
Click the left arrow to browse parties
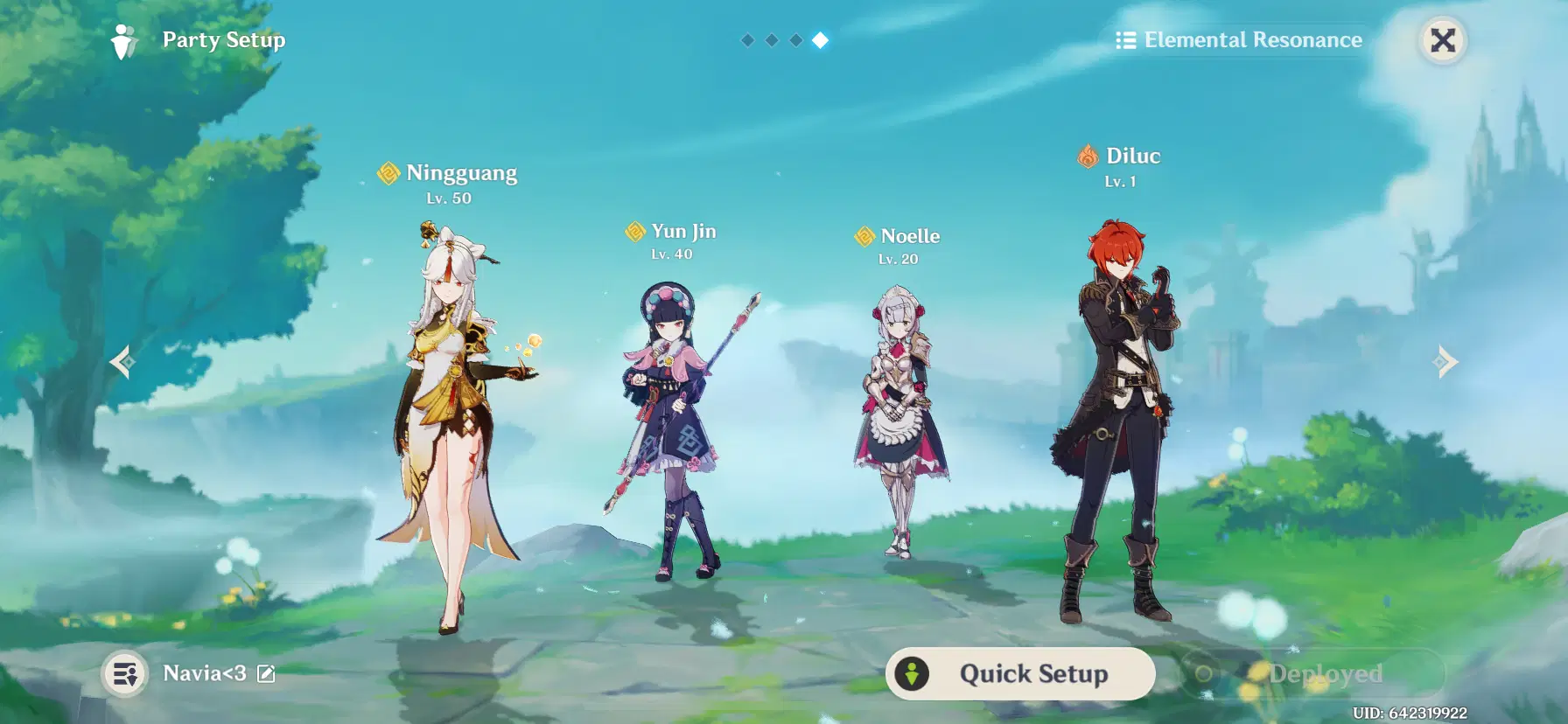point(121,361)
